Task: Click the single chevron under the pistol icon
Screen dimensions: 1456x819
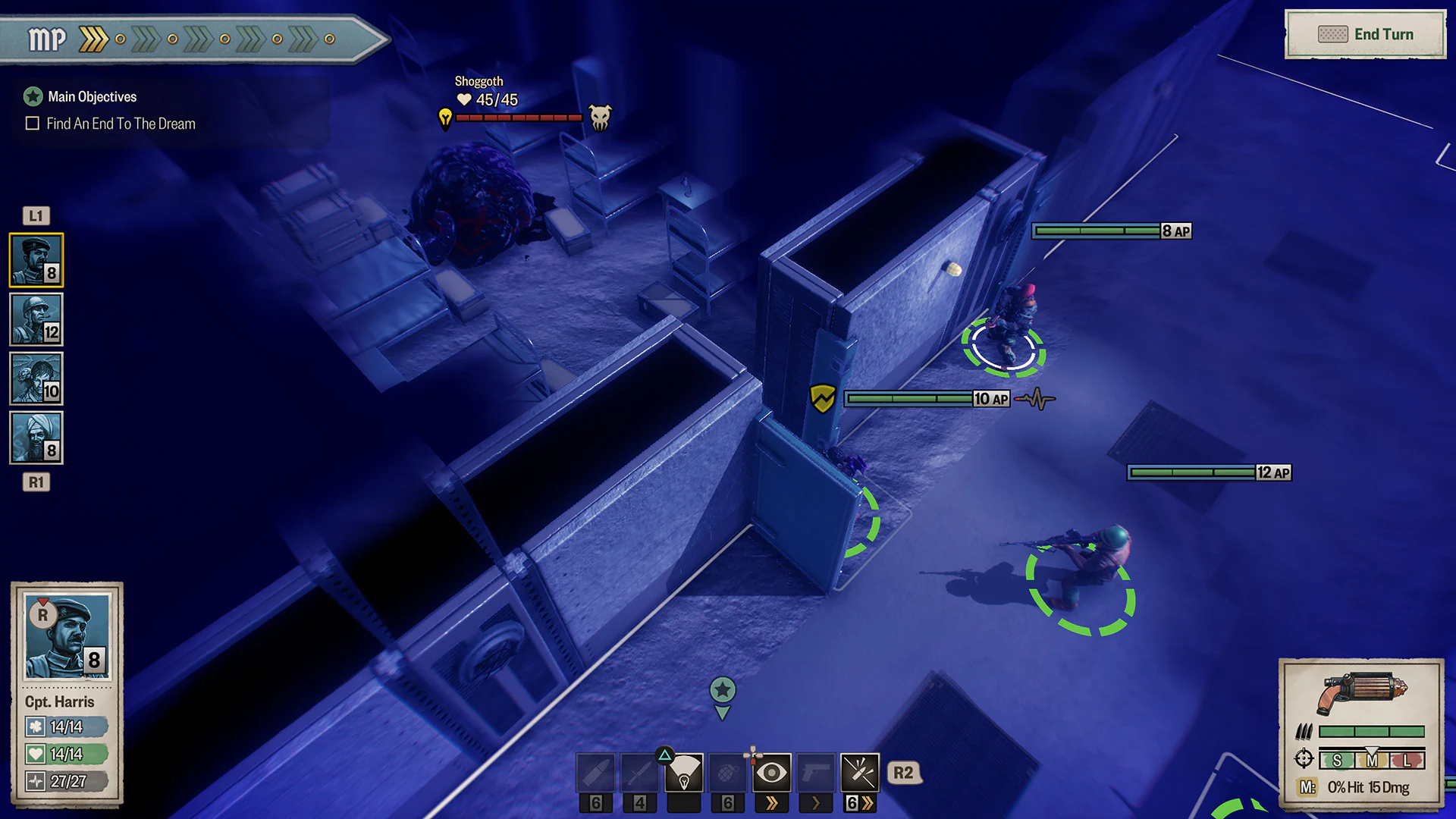Action: [817, 802]
